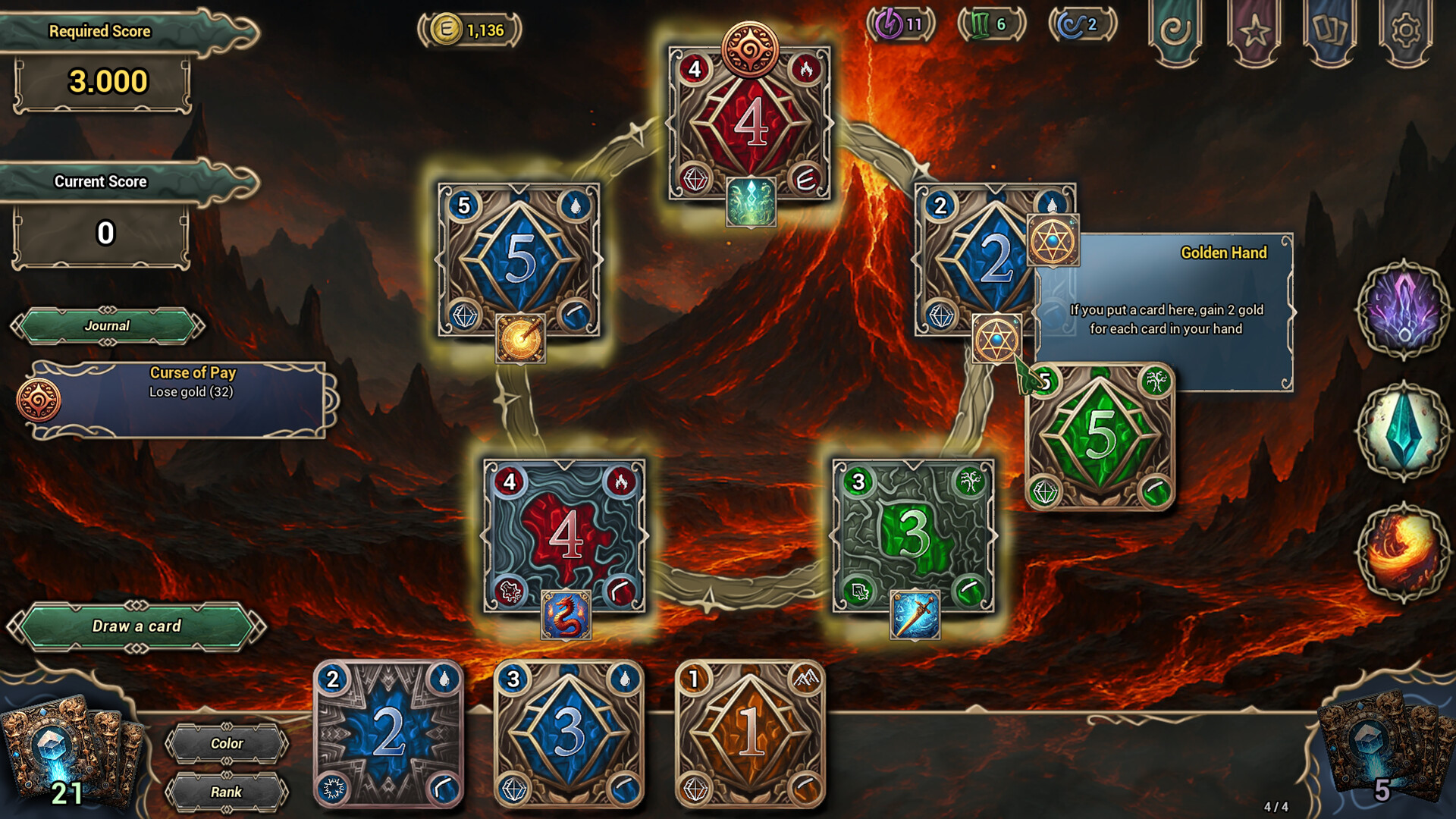Sort hand by Rank

point(227,792)
